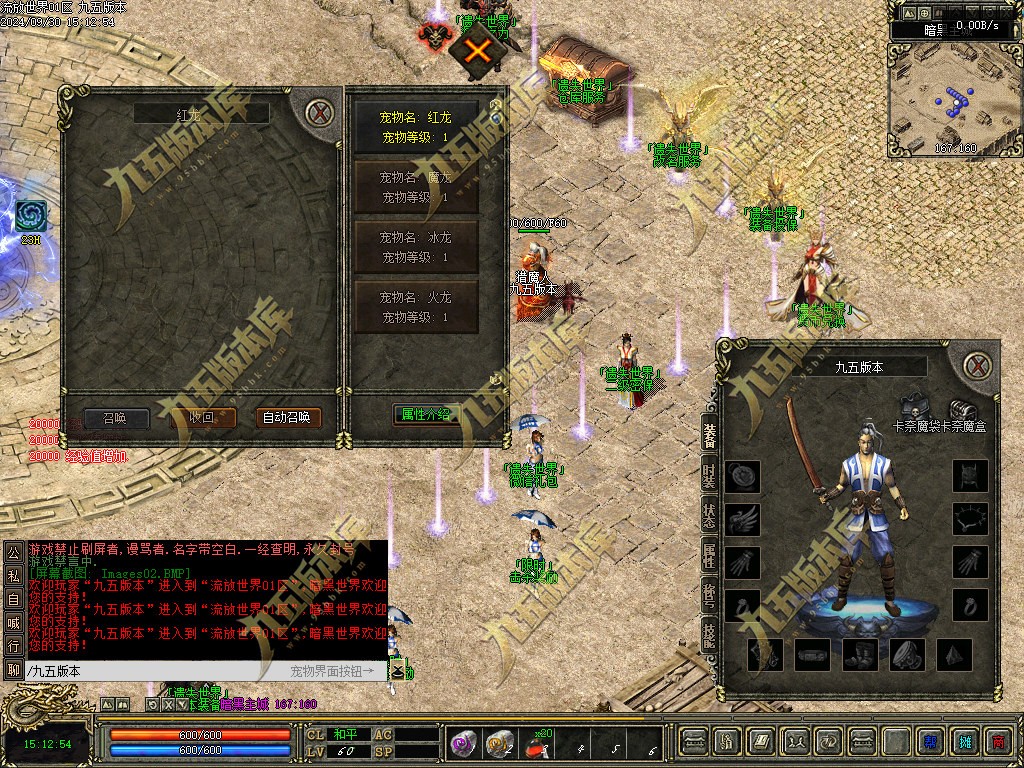The width and height of the screenshot is (1024, 768).
Task: Show the 属性 attributes tab
Action: (709, 558)
